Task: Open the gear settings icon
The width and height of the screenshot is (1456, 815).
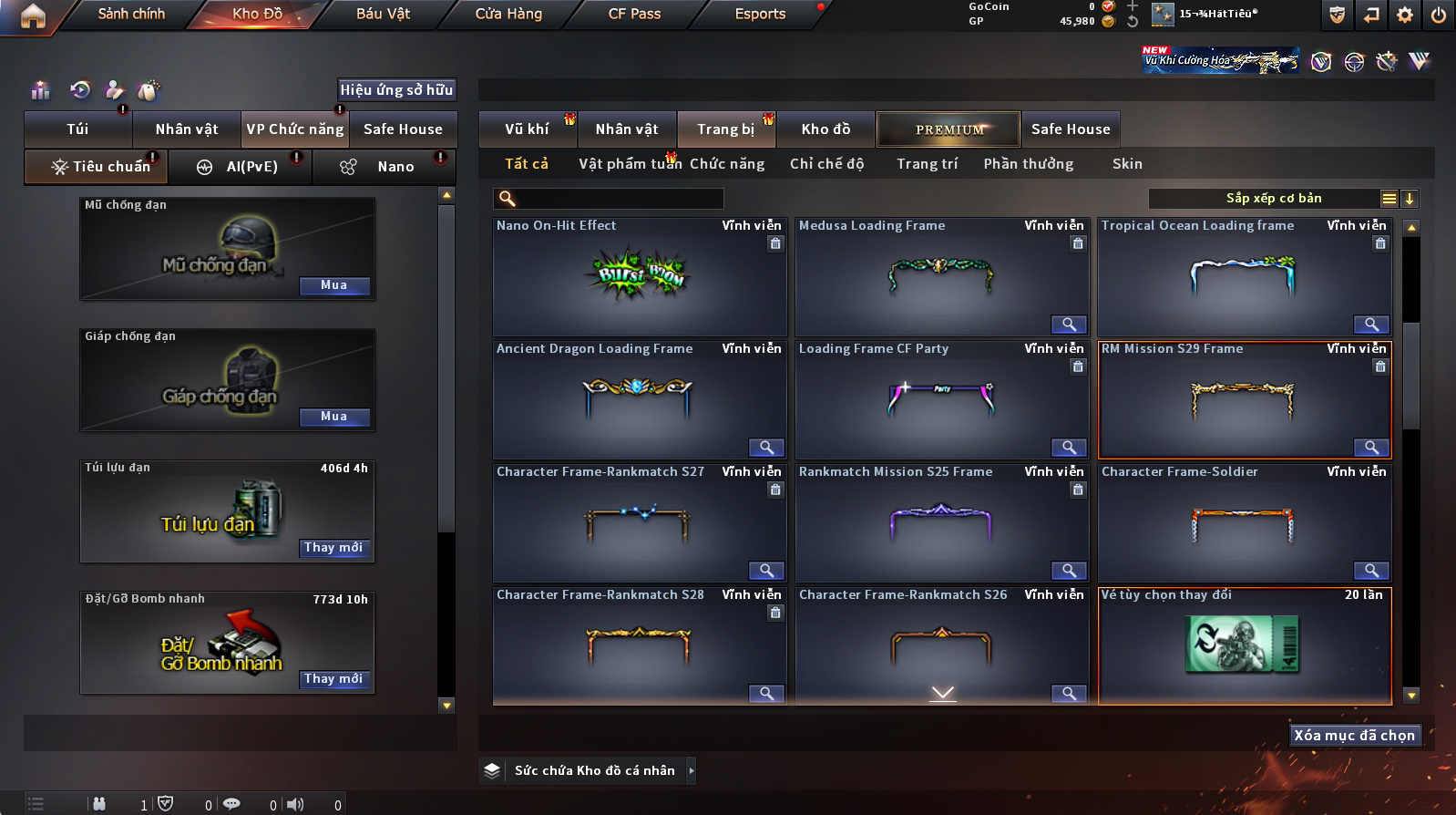Action: coord(1405,15)
